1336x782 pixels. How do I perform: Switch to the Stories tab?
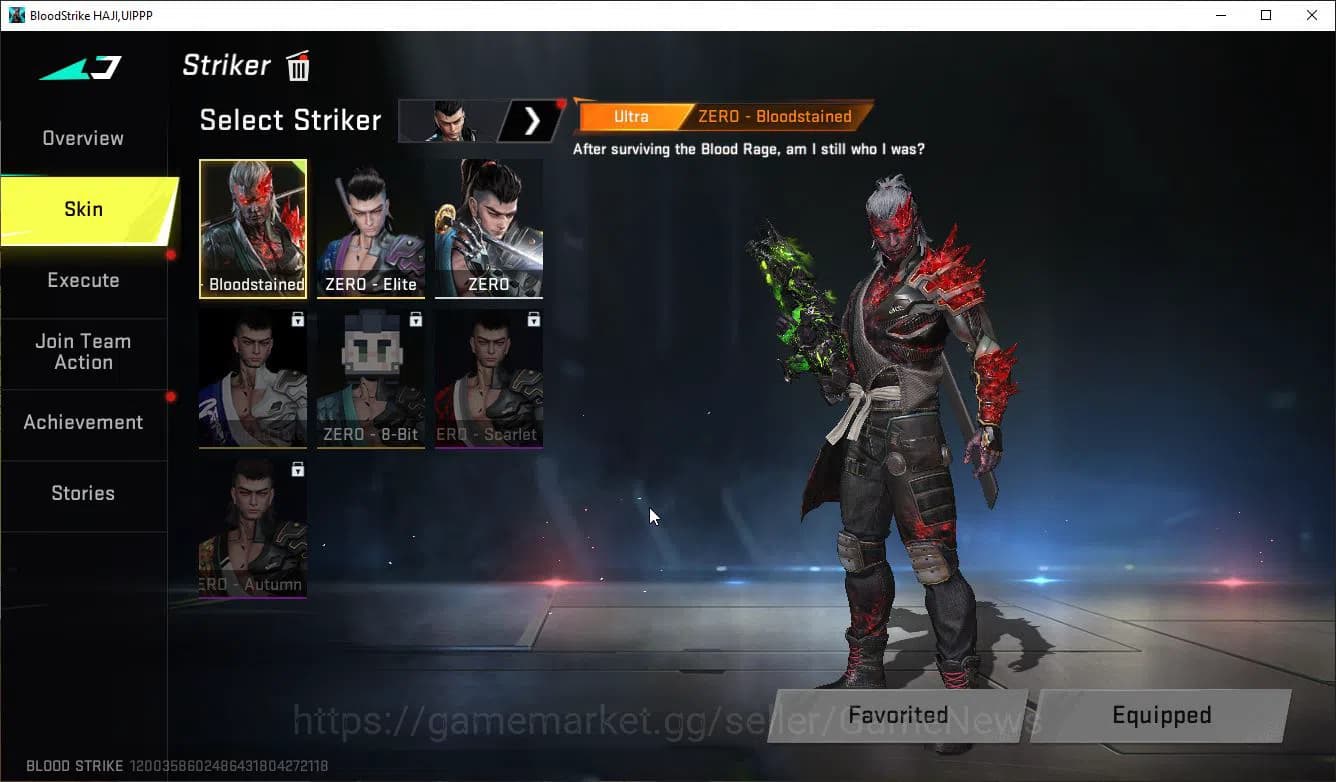pyautogui.click(x=82, y=493)
